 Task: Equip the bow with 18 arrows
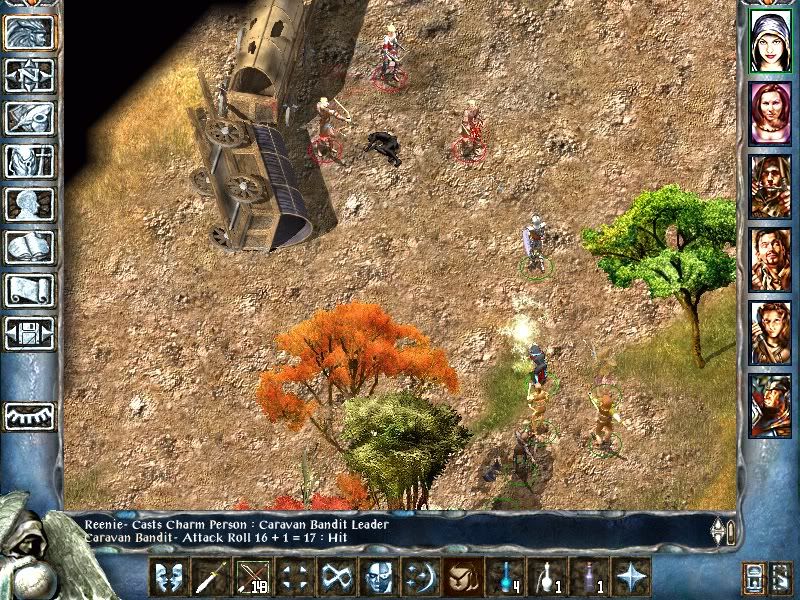[253, 577]
